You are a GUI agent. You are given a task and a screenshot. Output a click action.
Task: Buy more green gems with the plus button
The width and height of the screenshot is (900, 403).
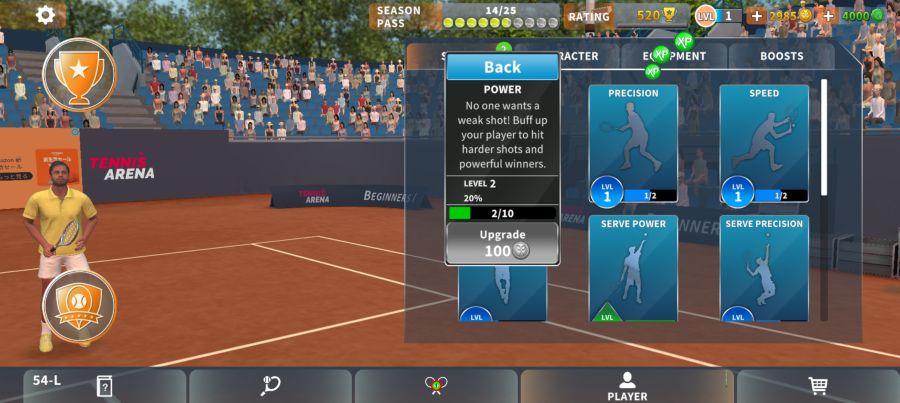point(828,16)
